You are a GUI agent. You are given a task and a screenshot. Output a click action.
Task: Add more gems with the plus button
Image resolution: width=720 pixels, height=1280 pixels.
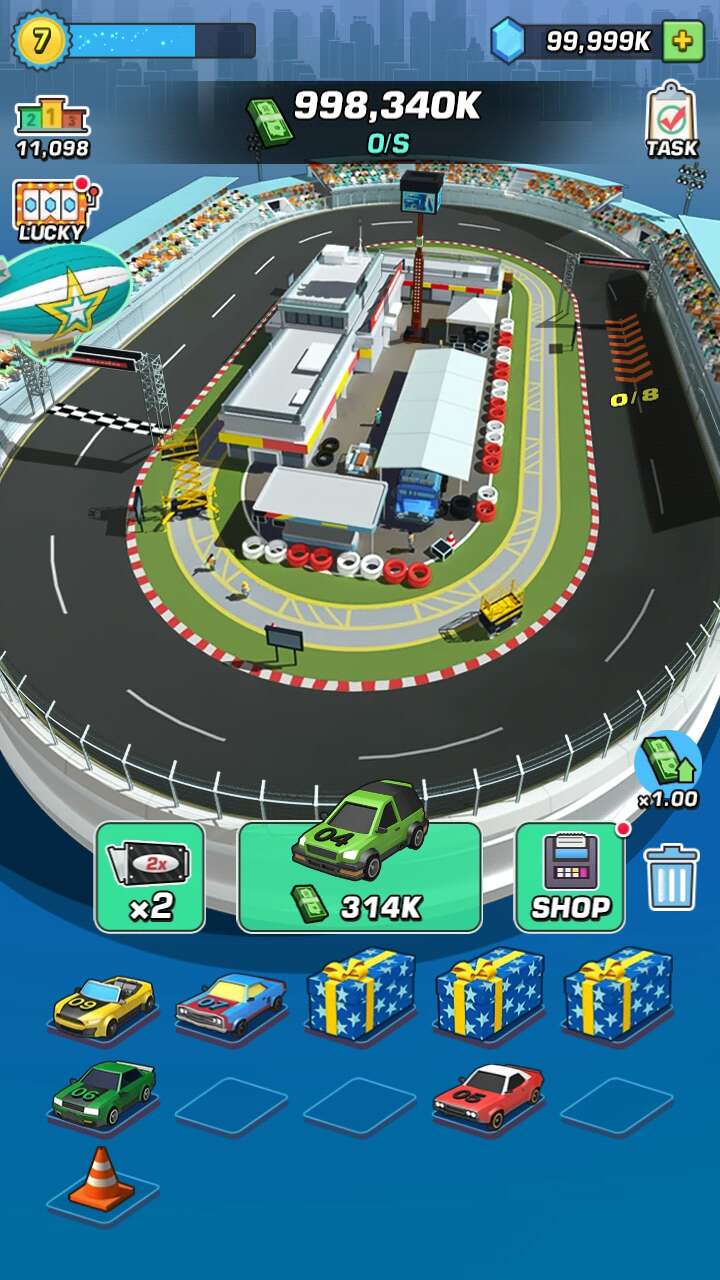click(x=683, y=41)
